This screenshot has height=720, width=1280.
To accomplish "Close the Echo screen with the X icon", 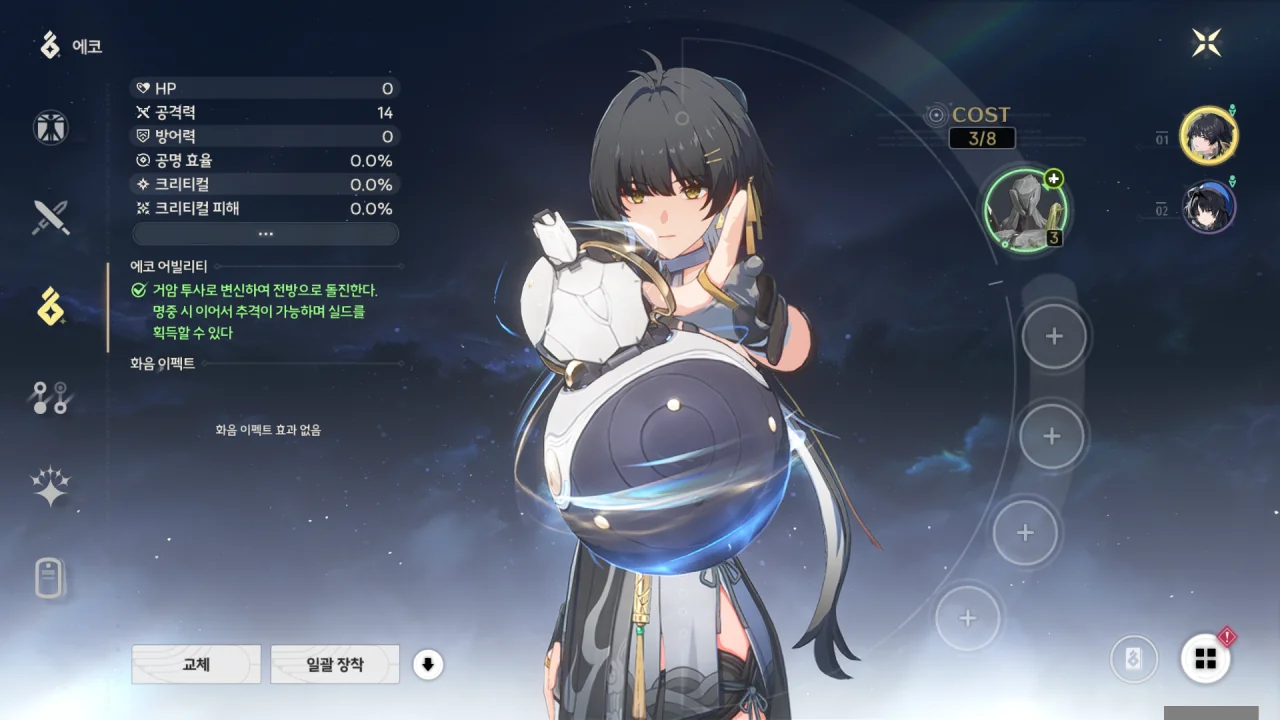I will coord(1207,42).
